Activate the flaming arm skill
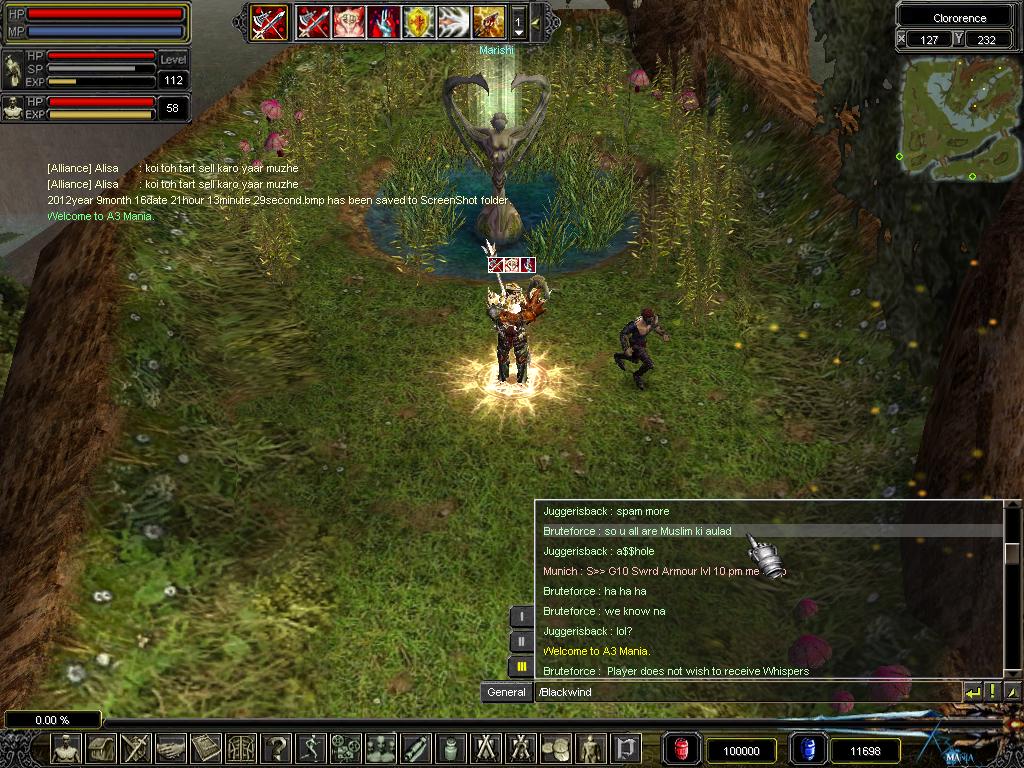The height and width of the screenshot is (768, 1024). [488, 21]
